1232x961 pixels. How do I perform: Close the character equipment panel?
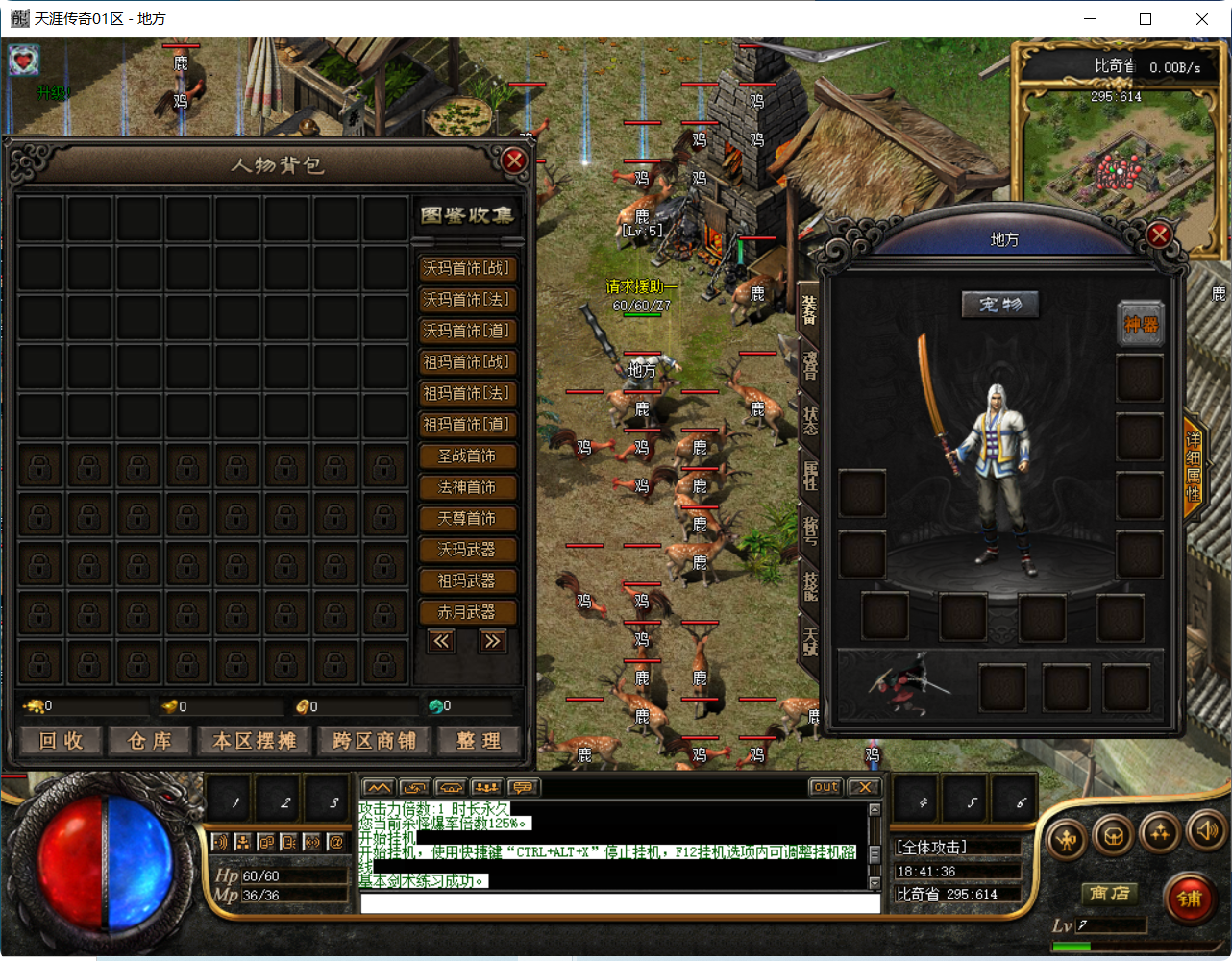coord(1159,234)
